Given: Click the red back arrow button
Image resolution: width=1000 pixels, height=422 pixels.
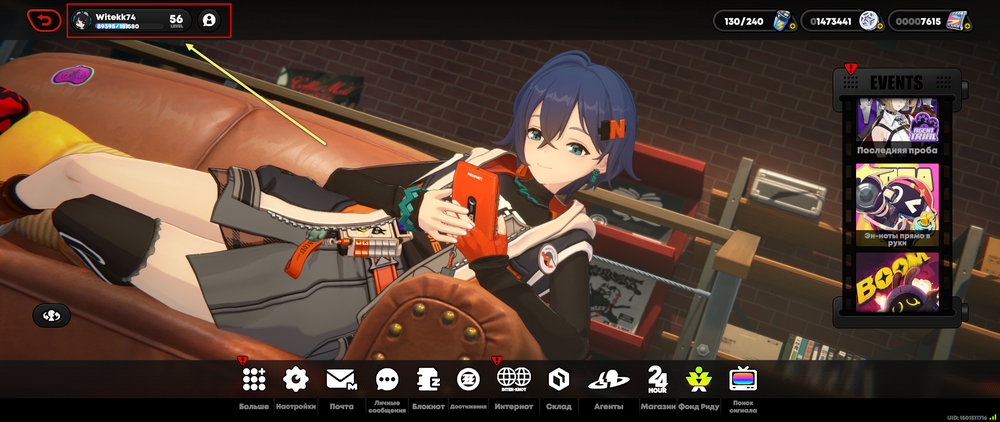Looking at the screenshot, I should pos(44,19).
